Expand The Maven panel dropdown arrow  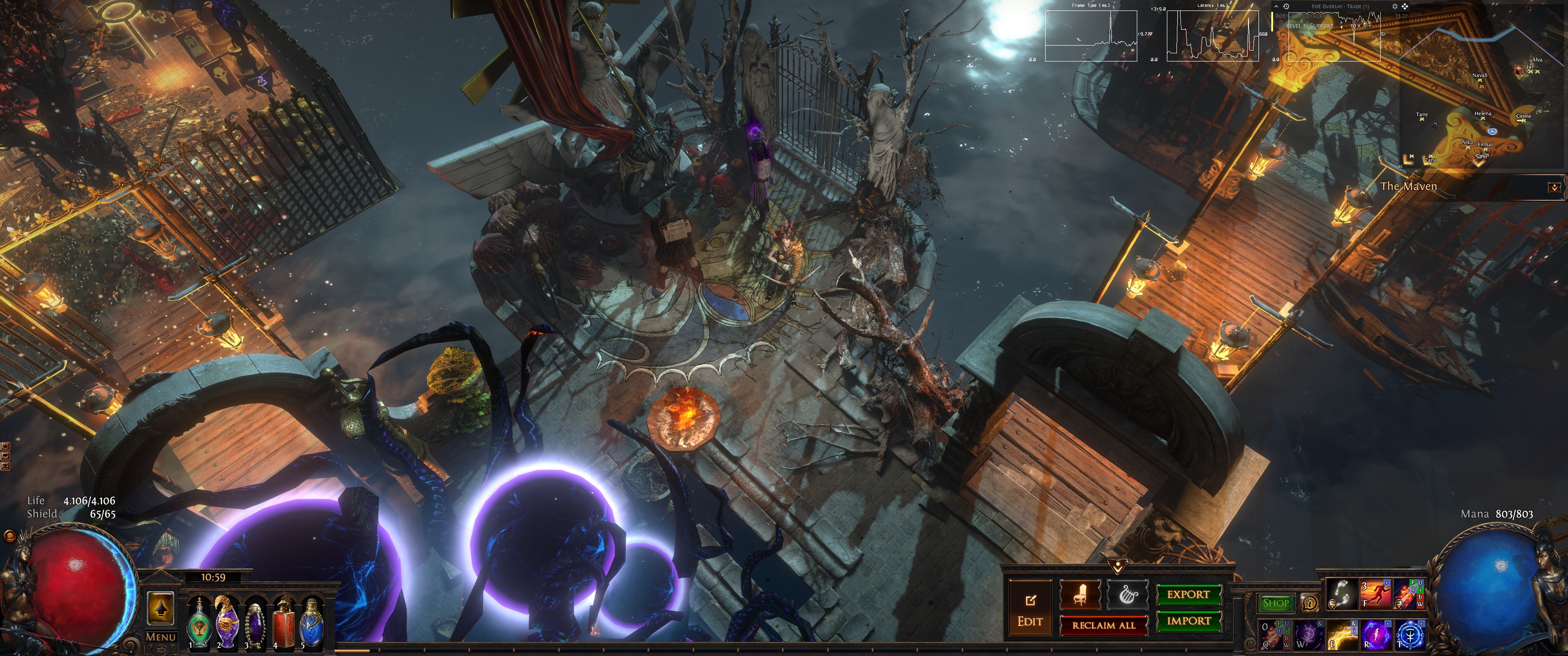[1554, 187]
